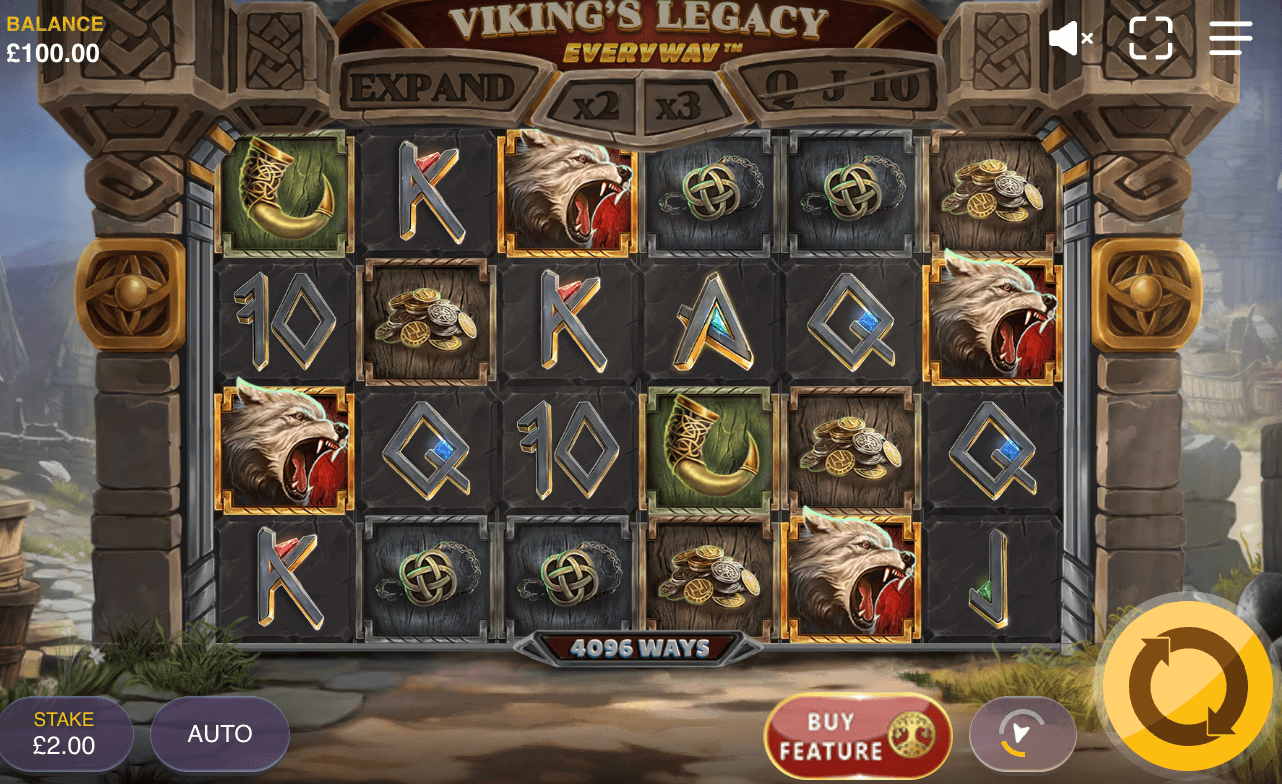1282x784 pixels.
Task: Click the EXPAND banner above the reels
Action: [434, 88]
